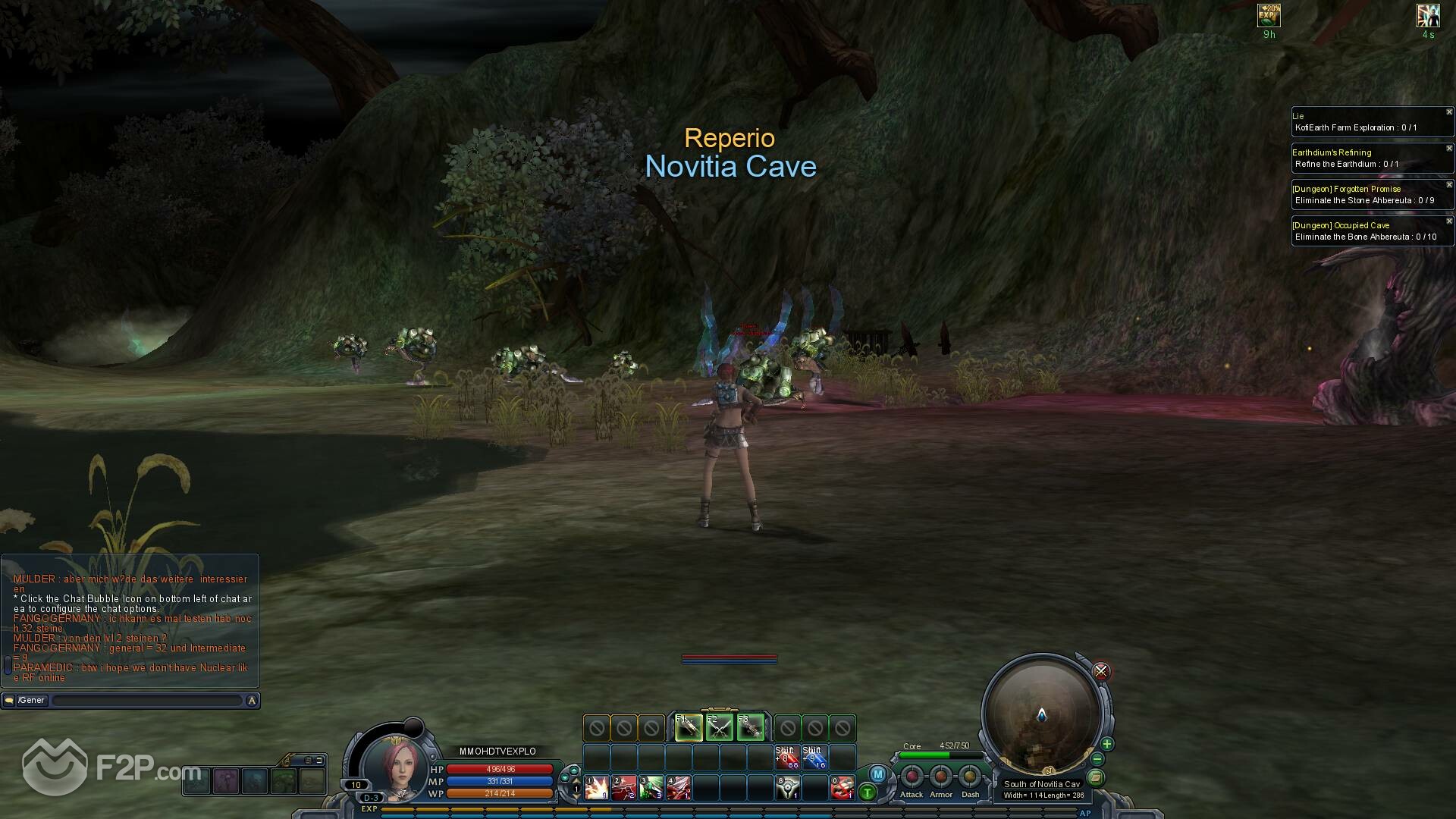
Task: Click the blue M round button
Action: [877, 774]
